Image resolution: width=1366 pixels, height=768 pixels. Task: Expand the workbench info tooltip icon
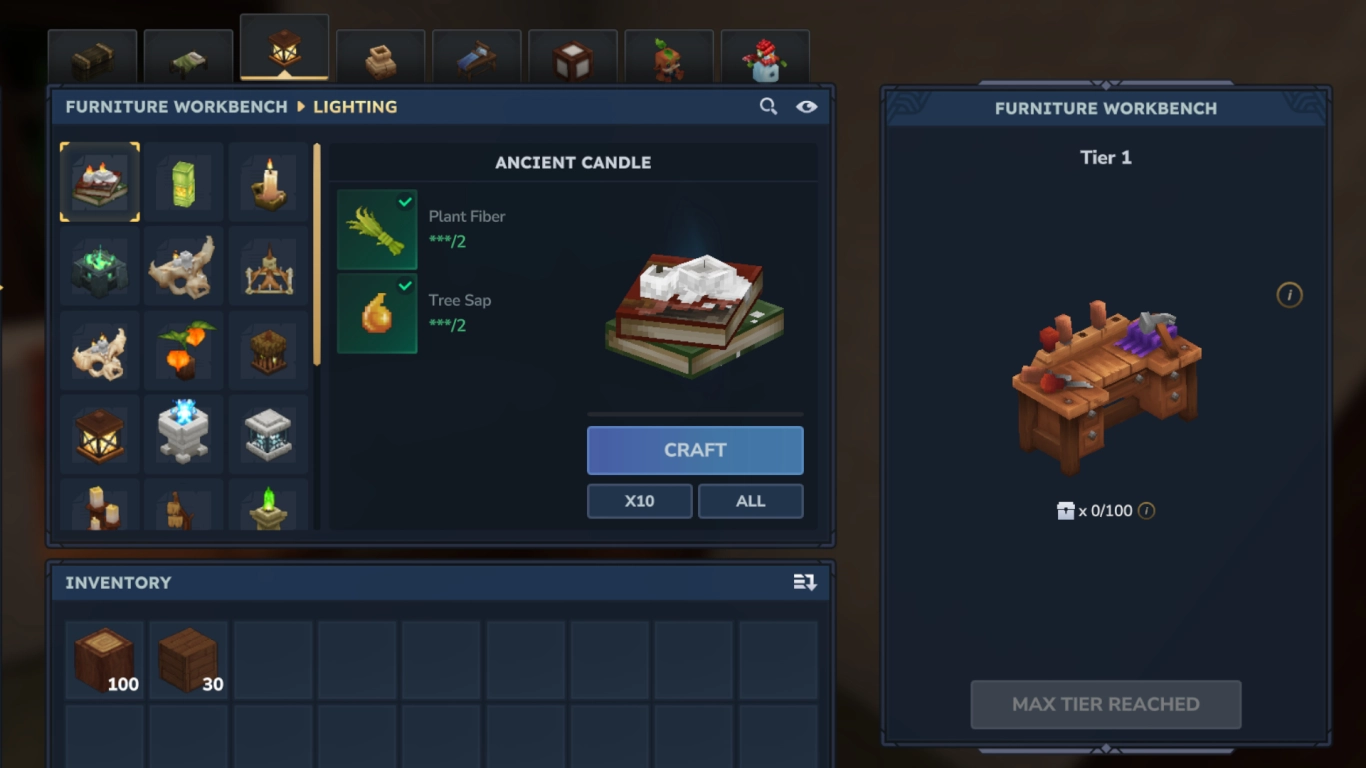pyautogui.click(x=1289, y=295)
